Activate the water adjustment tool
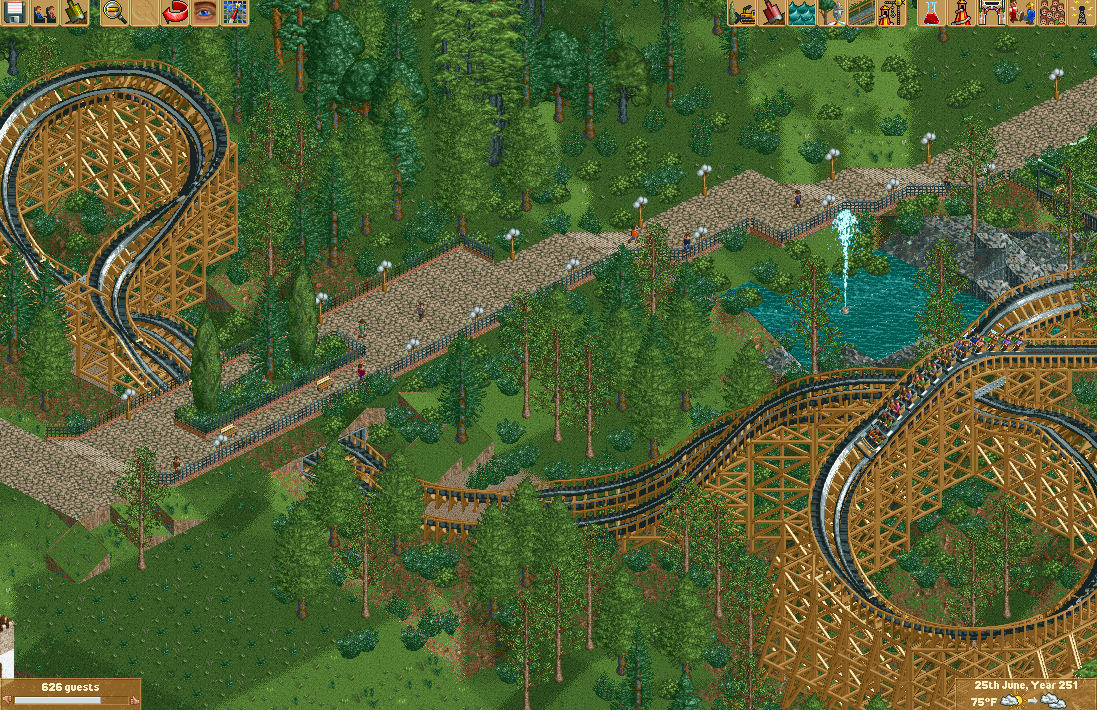The width and height of the screenshot is (1097, 710). point(802,13)
